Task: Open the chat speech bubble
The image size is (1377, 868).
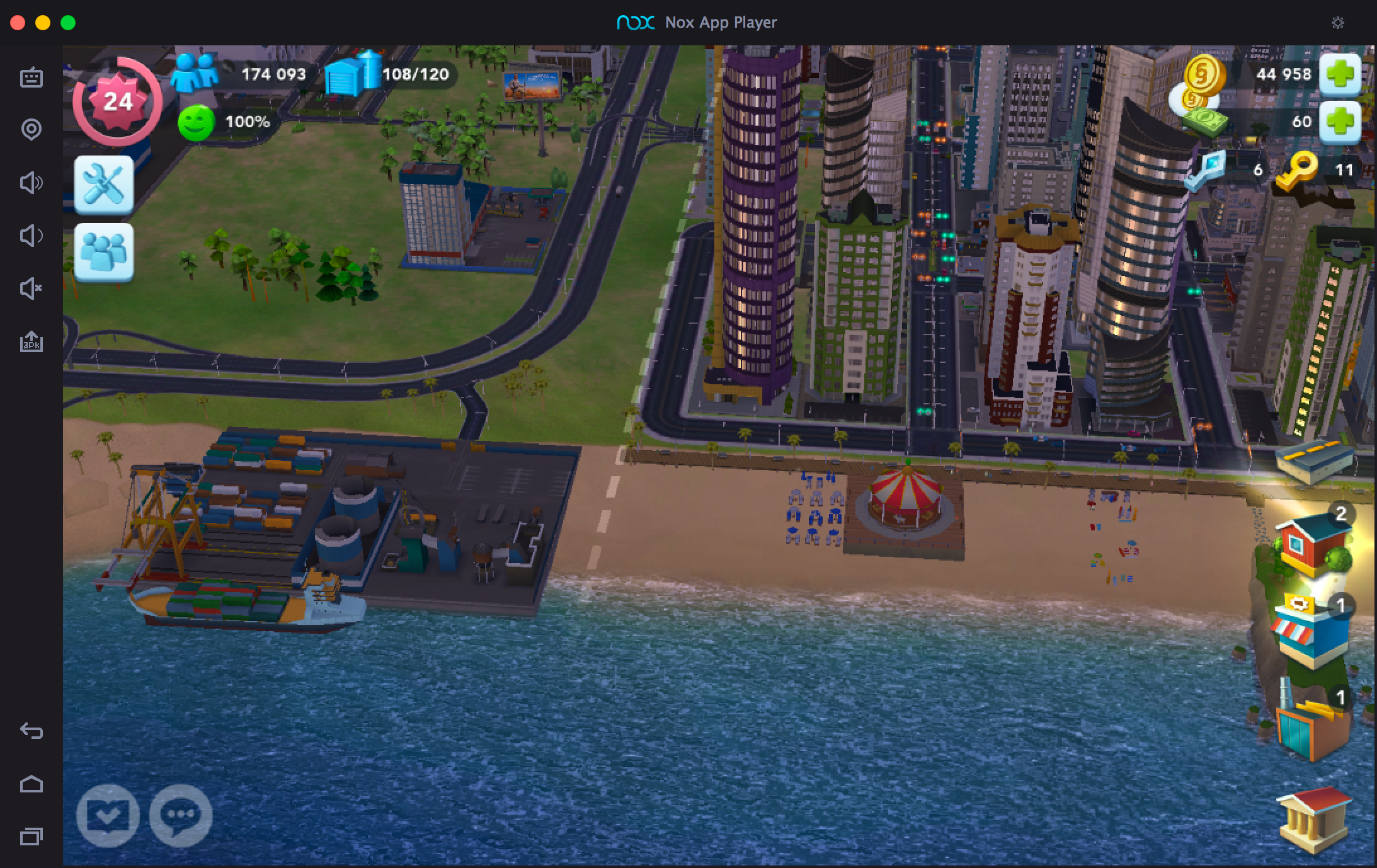Action: click(181, 815)
